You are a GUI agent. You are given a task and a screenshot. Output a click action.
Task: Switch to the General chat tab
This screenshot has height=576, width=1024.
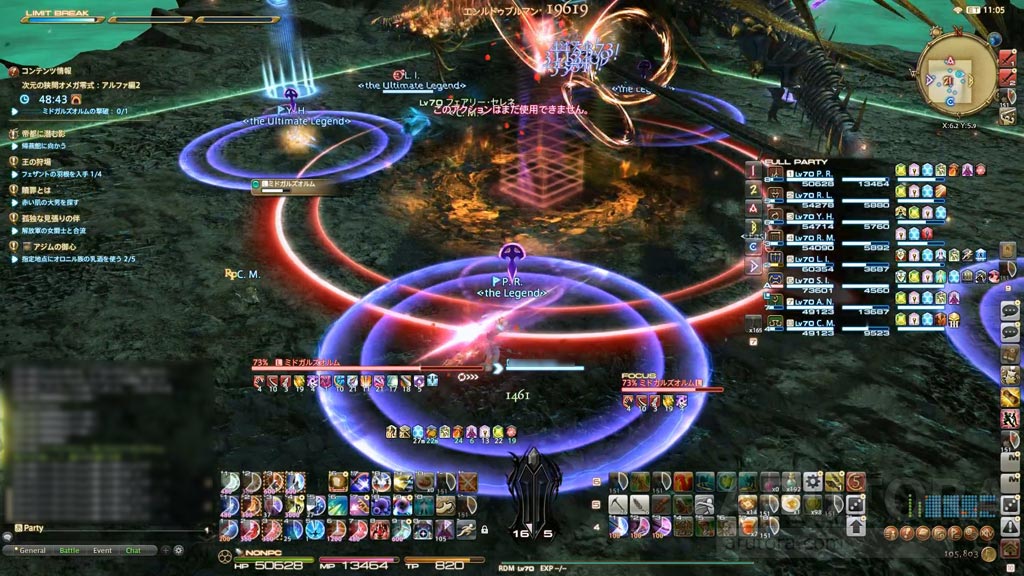pyautogui.click(x=32, y=550)
